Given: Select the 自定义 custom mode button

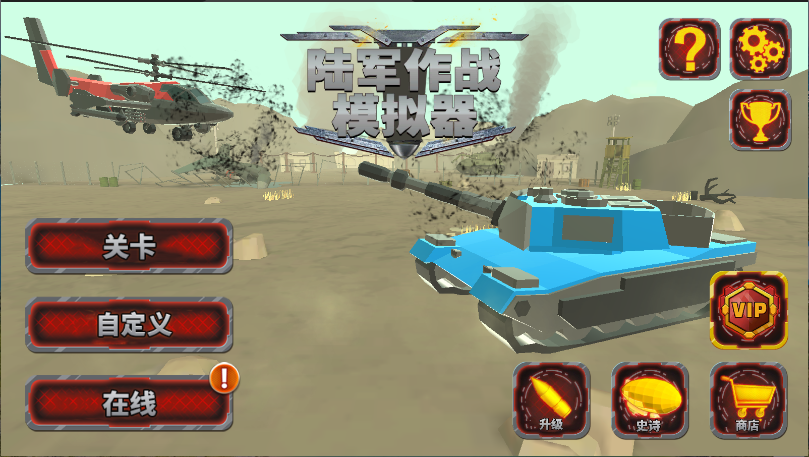Looking at the screenshot, I should pyautogui.click(x=129, y=324).
